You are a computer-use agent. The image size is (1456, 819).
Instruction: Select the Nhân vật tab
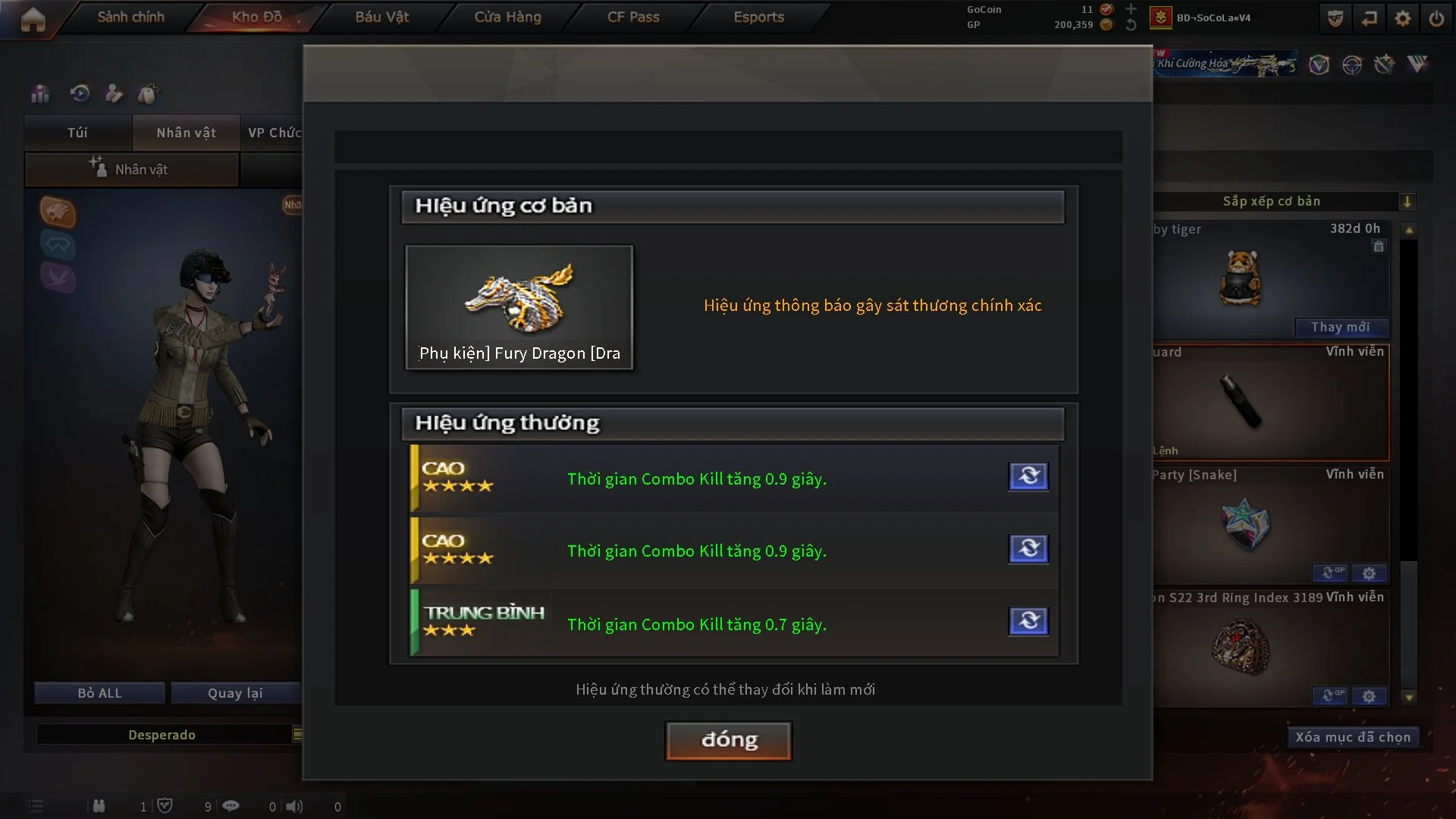click(186, 133)
